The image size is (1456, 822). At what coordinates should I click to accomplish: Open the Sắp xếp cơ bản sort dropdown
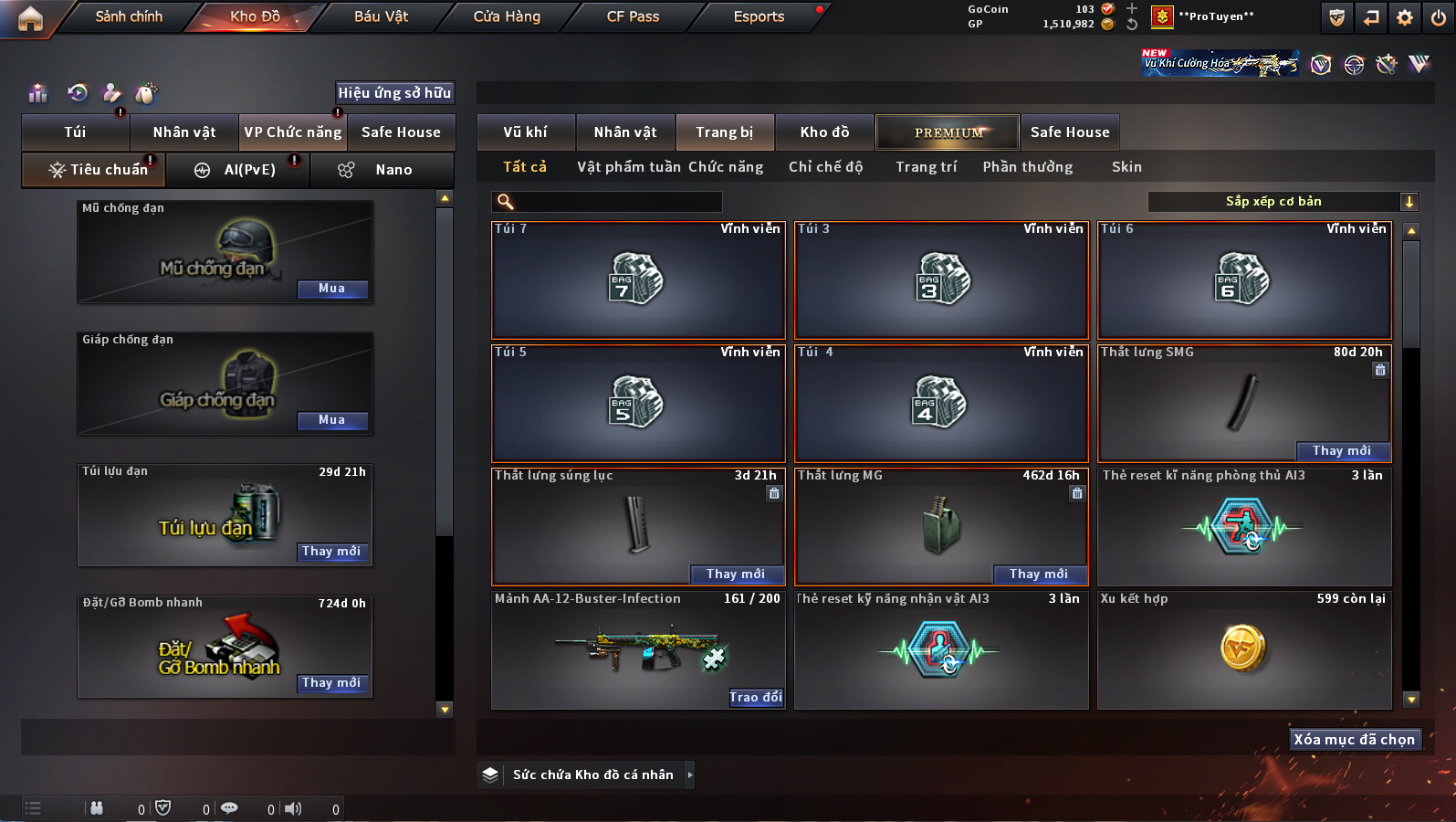pyautogui.click(x=1282, y=202)
